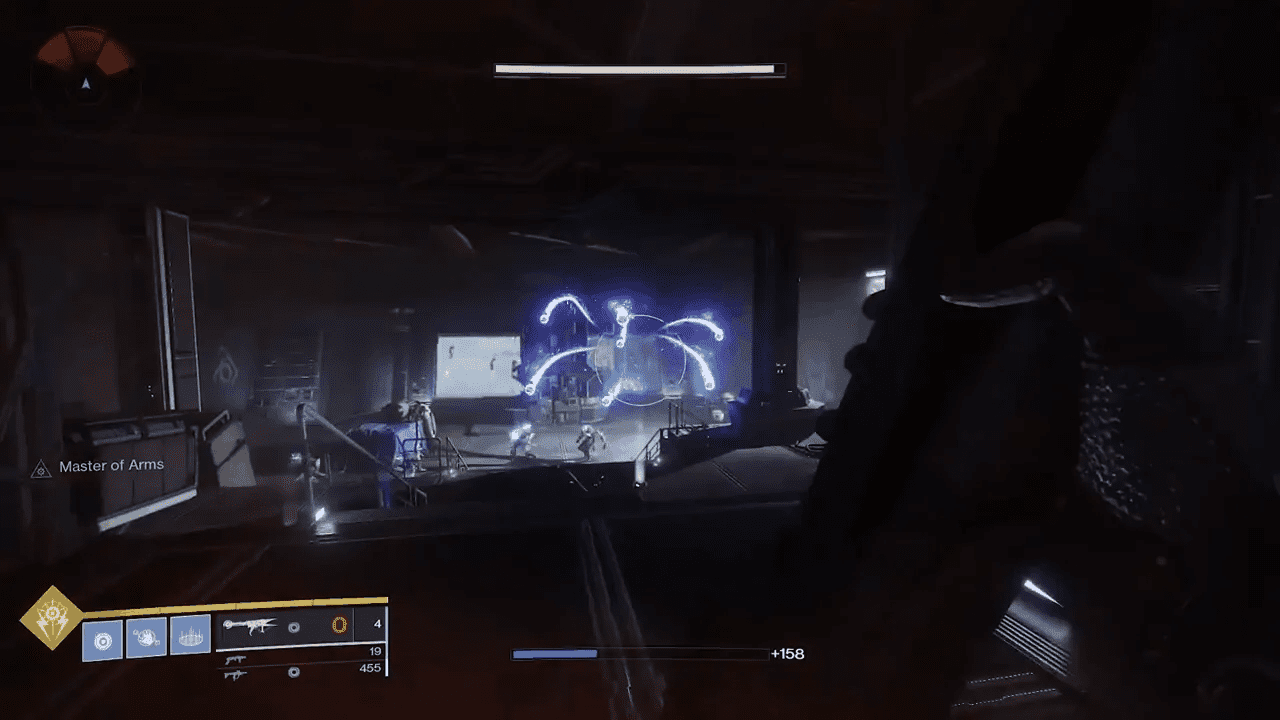Select the Master of Arms objective text

110,465
